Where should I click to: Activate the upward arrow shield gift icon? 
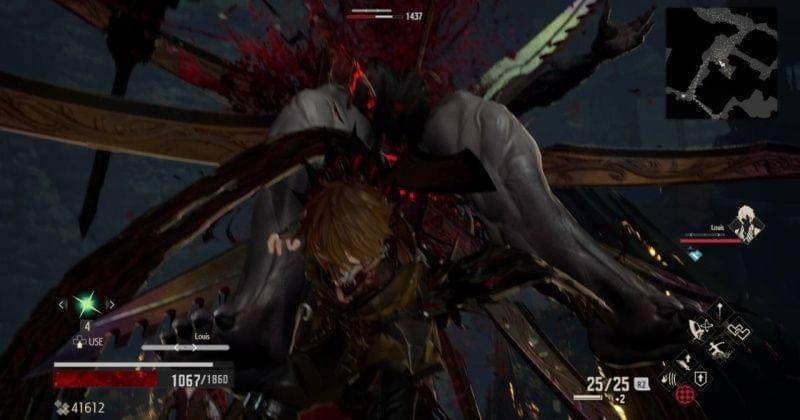click(x=700, y=378)
